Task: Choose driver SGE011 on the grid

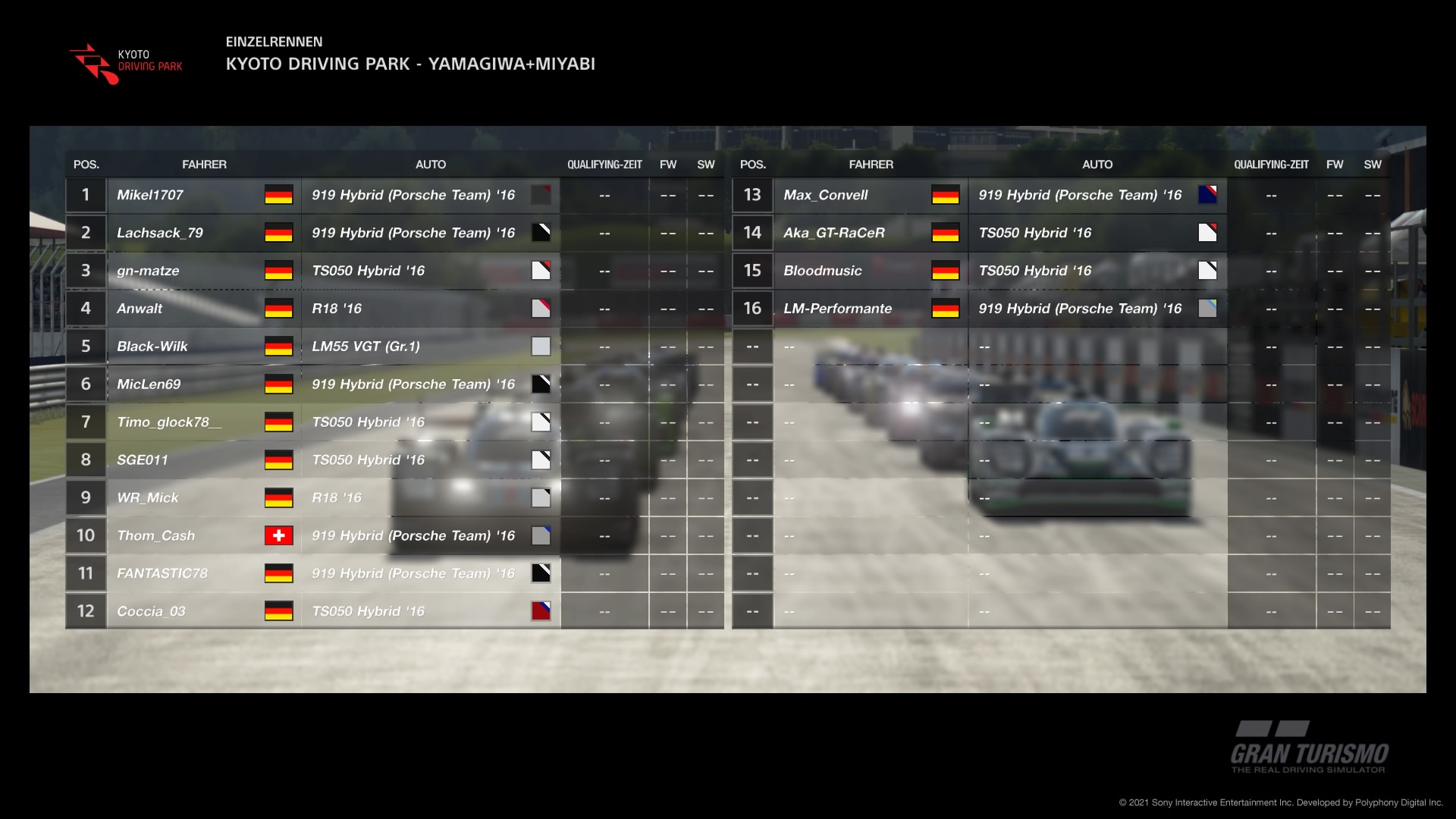Action: point(143,460)
